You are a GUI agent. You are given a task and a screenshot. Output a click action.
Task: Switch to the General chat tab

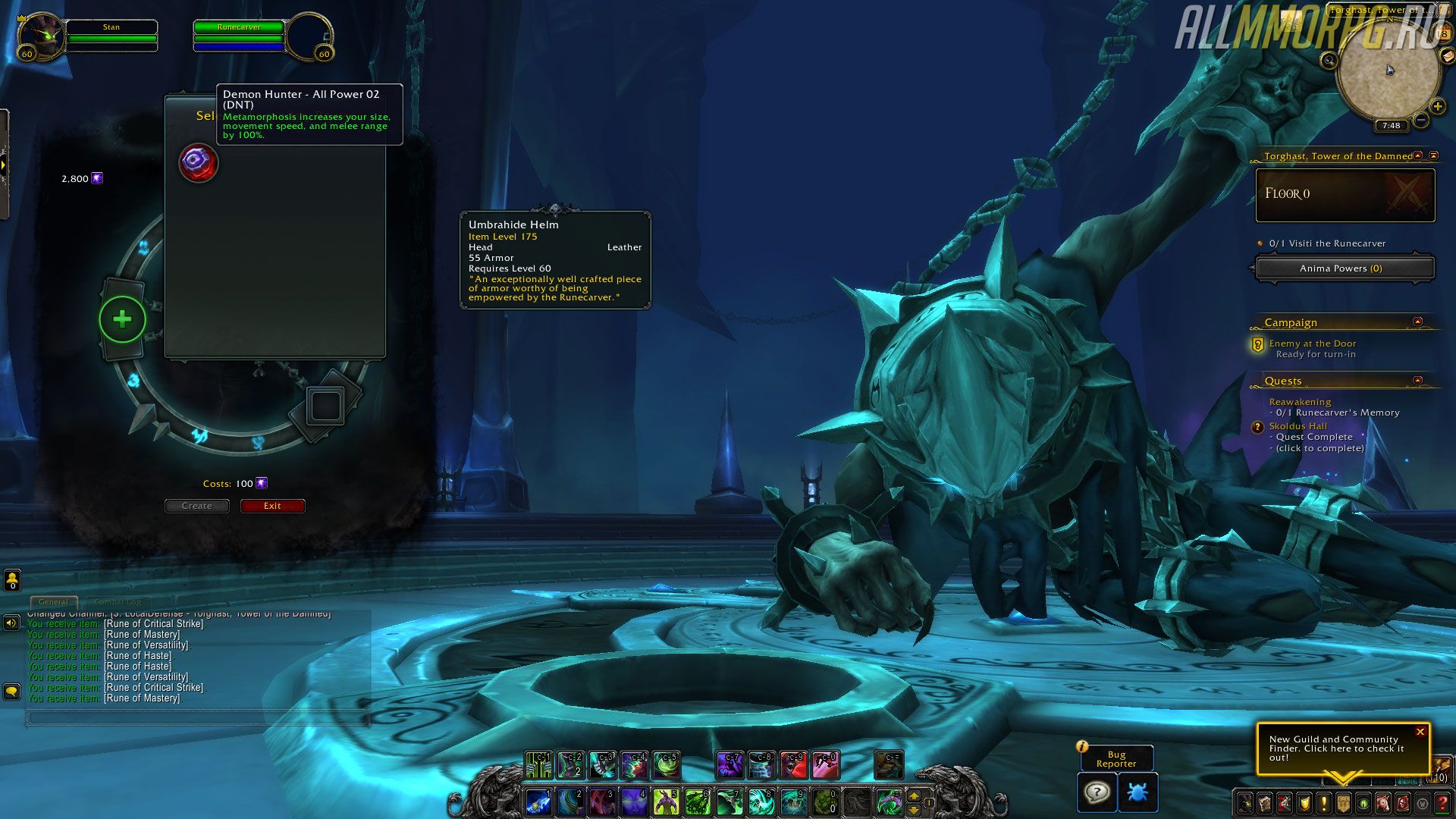click(x=53, y=602)
